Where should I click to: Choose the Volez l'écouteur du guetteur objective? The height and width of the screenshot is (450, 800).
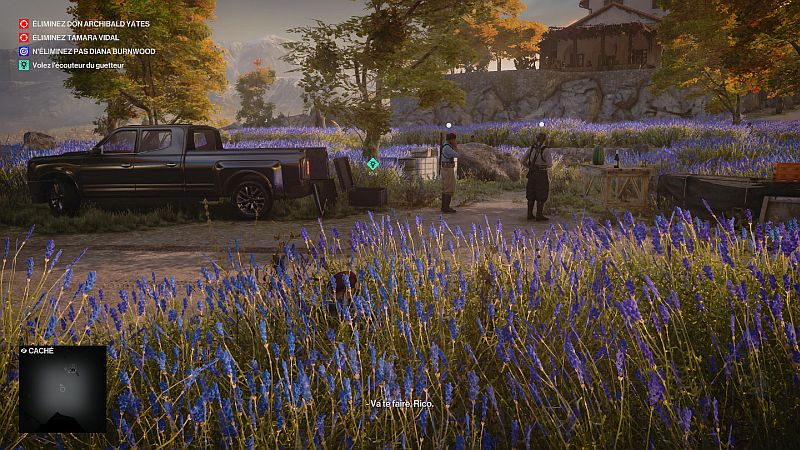click(90, 65)
